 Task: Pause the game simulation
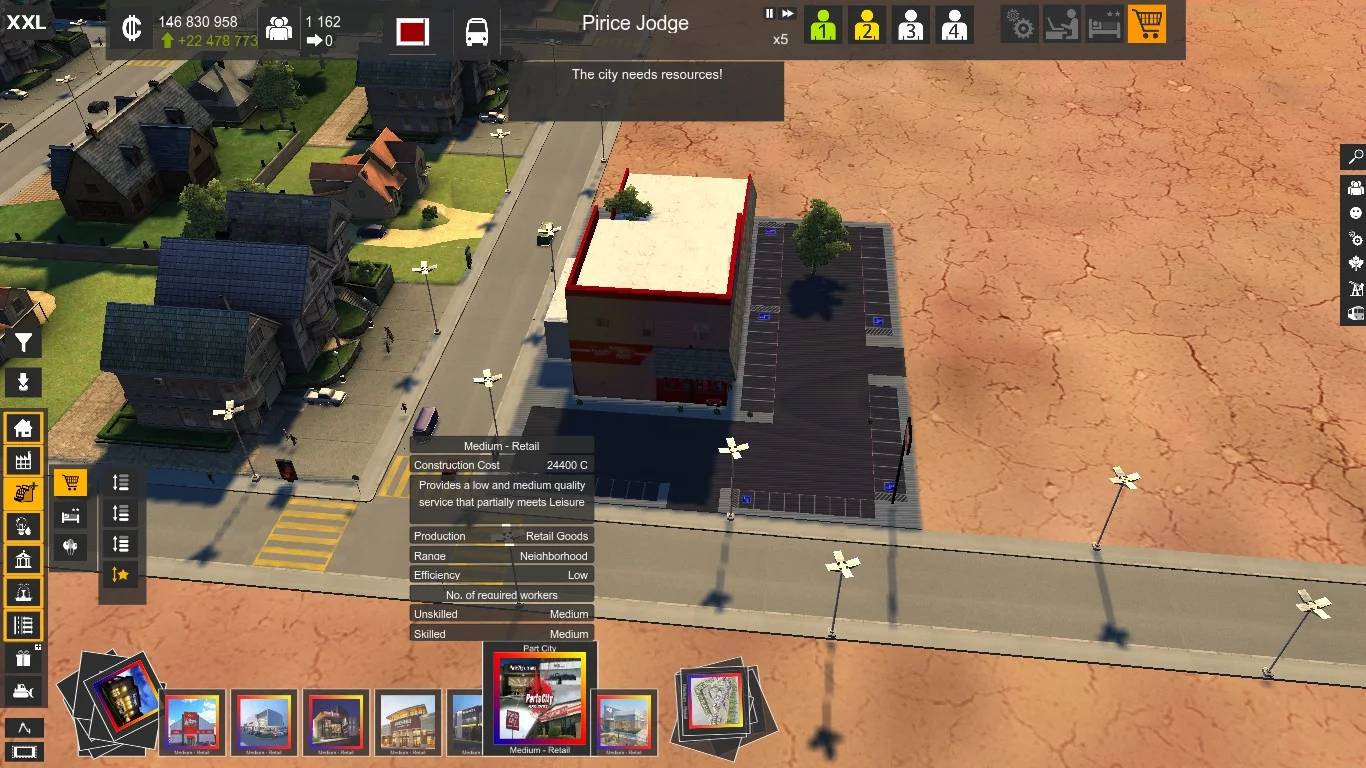[770, 13]
